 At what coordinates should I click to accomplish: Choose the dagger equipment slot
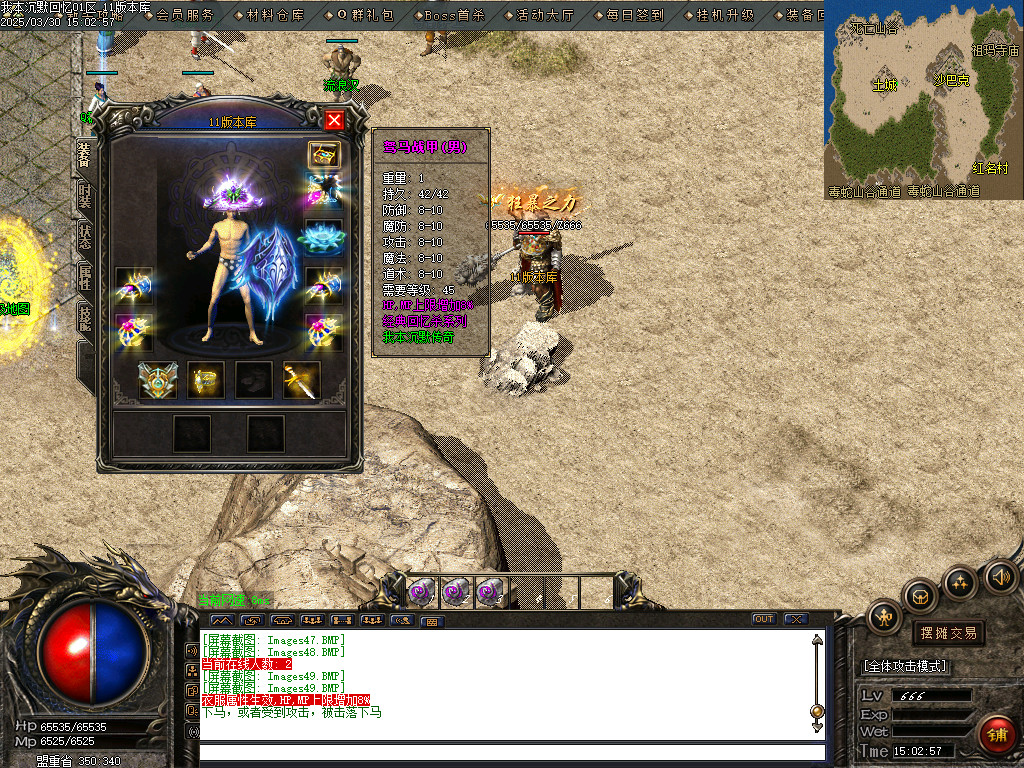coord(301,380)
